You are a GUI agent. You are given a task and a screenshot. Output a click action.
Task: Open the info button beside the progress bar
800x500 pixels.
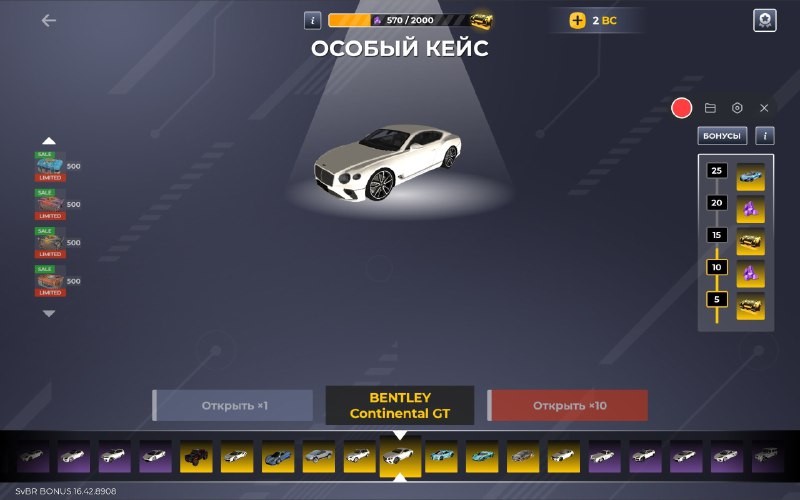(x=313, y=20)
